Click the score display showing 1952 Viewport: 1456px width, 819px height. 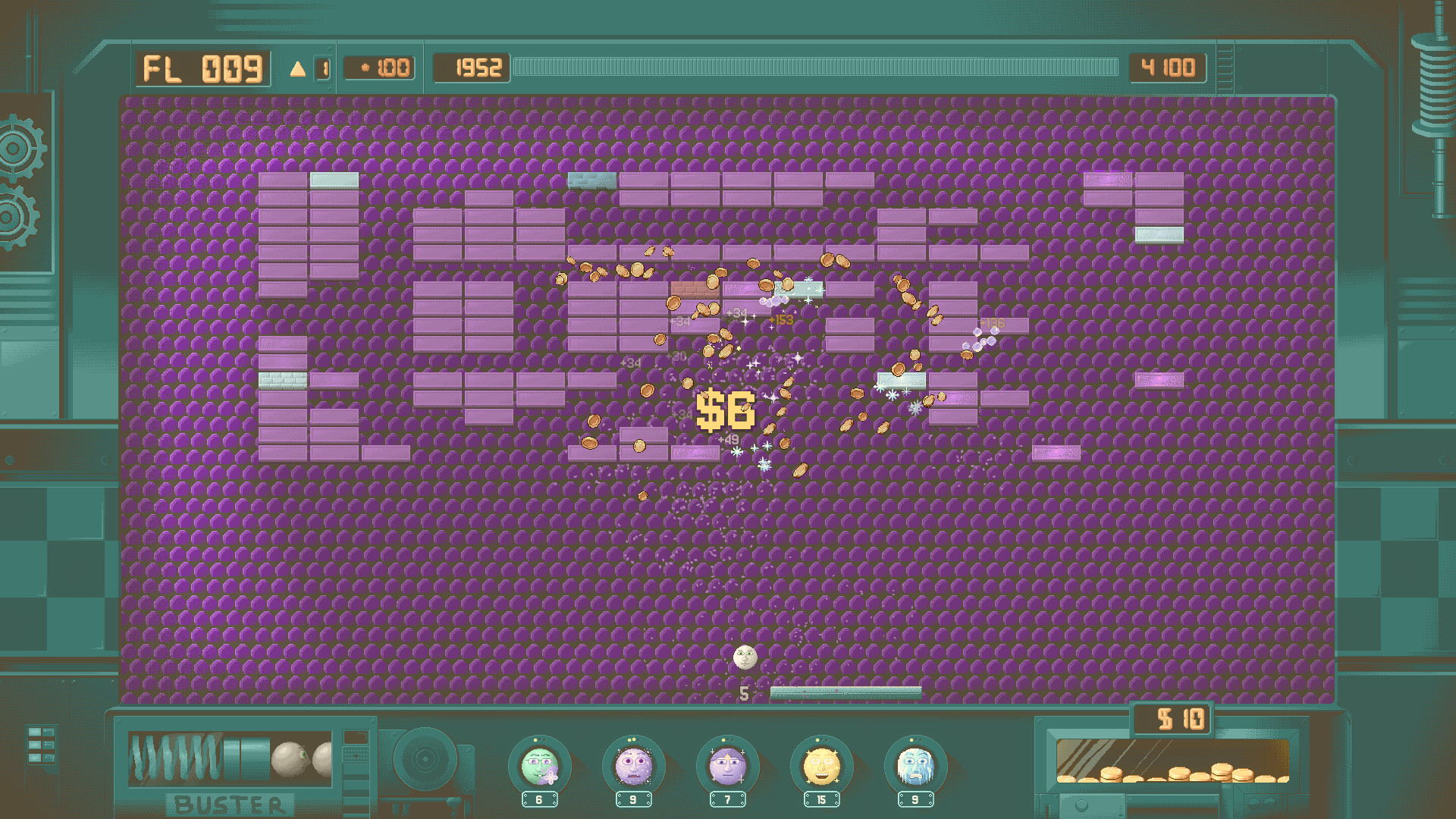(x=470, y=68)
